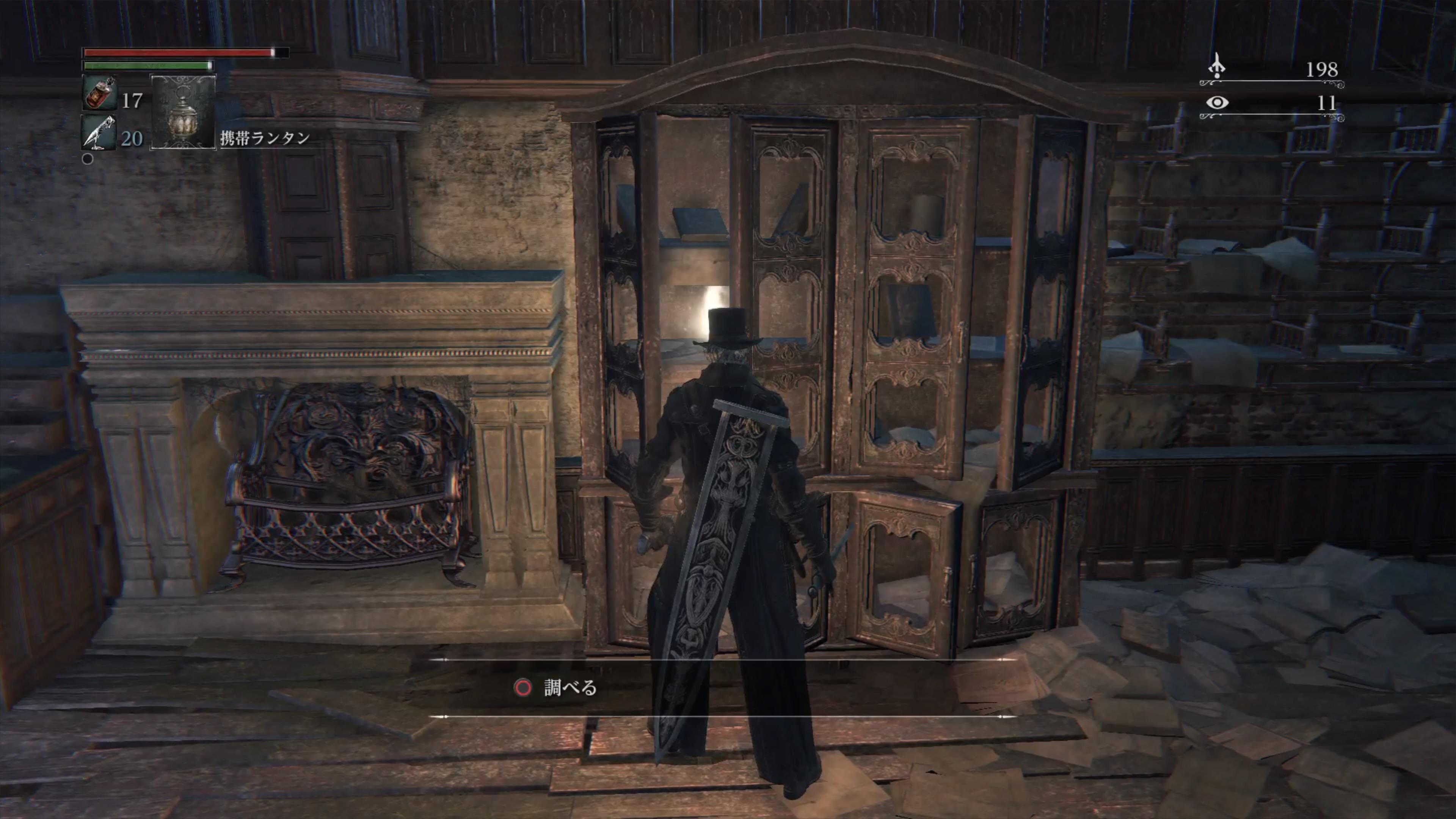Use the Hand Lantern quick item slot

pyautogui.click(x=183, y=112)
